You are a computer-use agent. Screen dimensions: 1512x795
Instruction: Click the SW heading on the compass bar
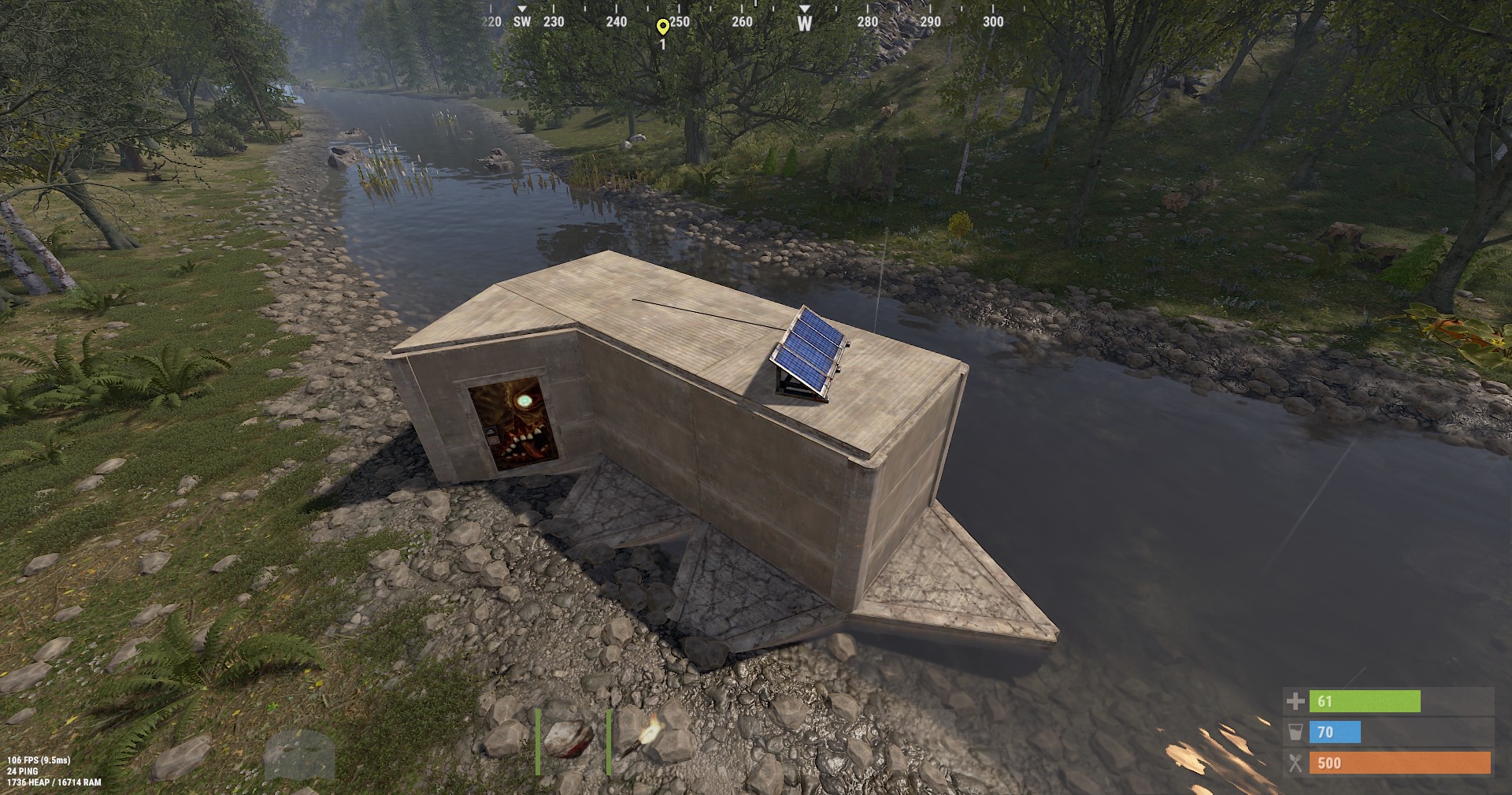point(521,22)
